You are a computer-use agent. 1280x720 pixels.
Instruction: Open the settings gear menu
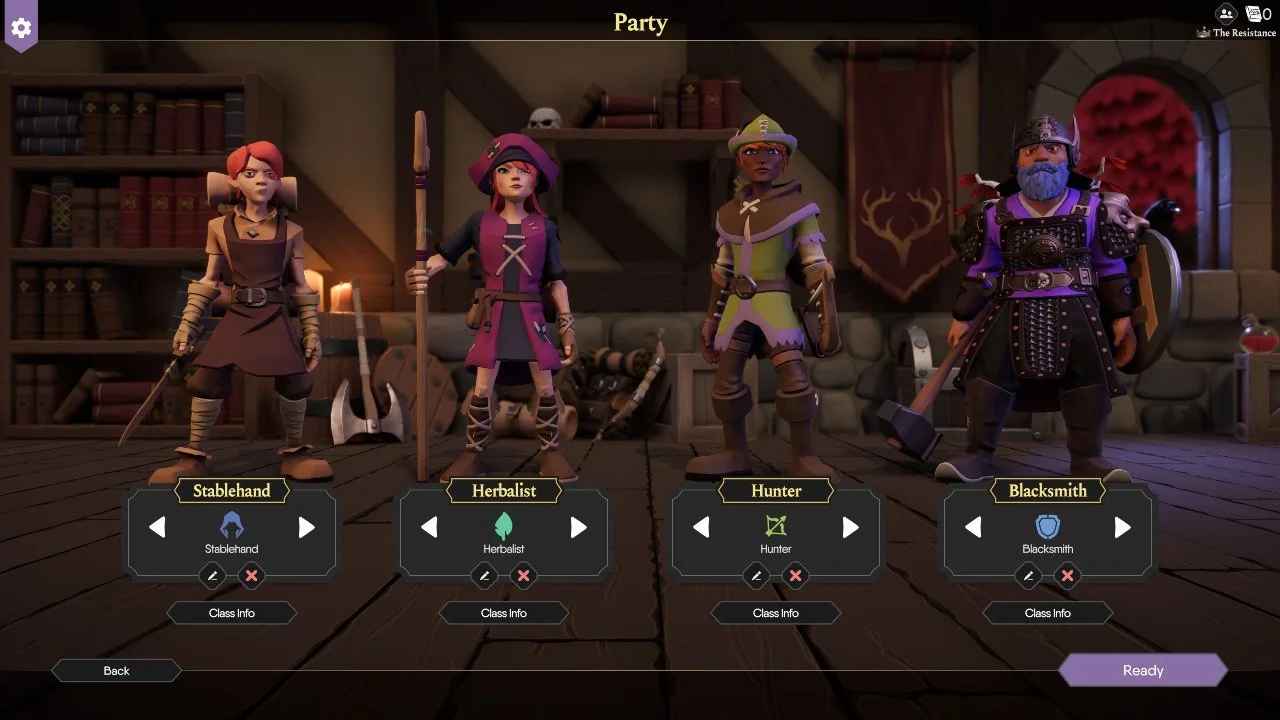tap(20, 27)
